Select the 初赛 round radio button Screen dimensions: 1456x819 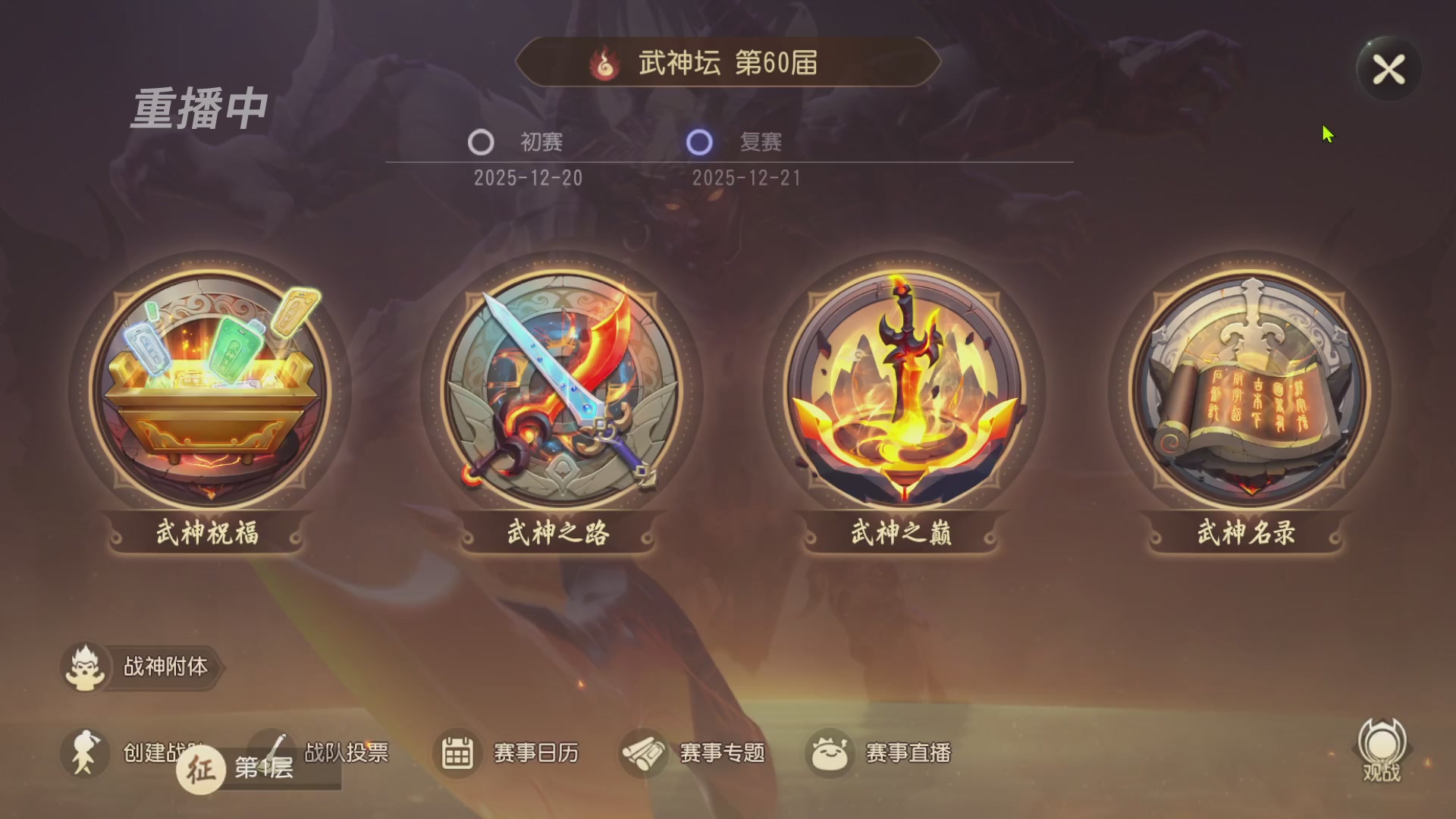(481, 143)
